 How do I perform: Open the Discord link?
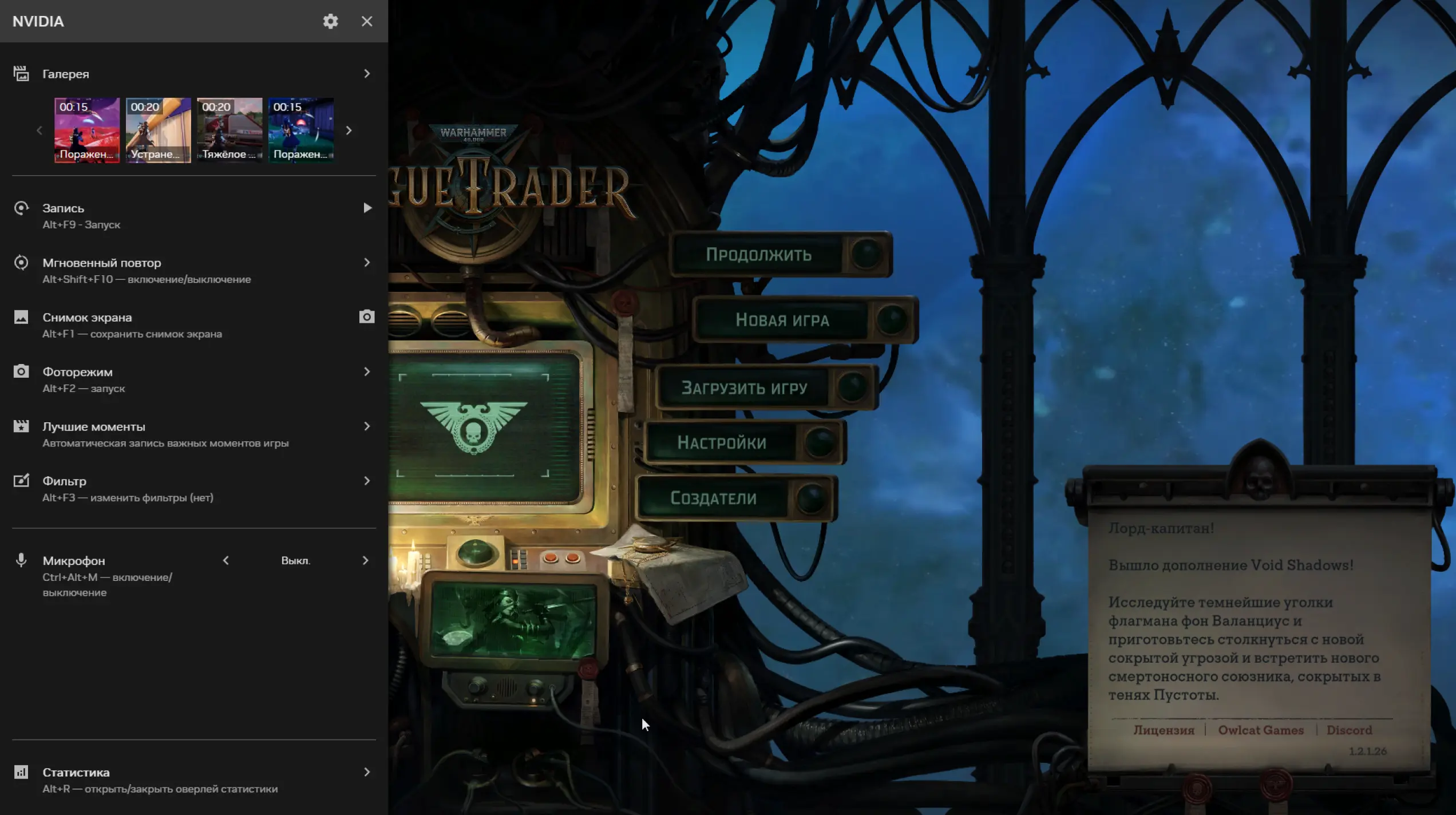click(1349, 730)
